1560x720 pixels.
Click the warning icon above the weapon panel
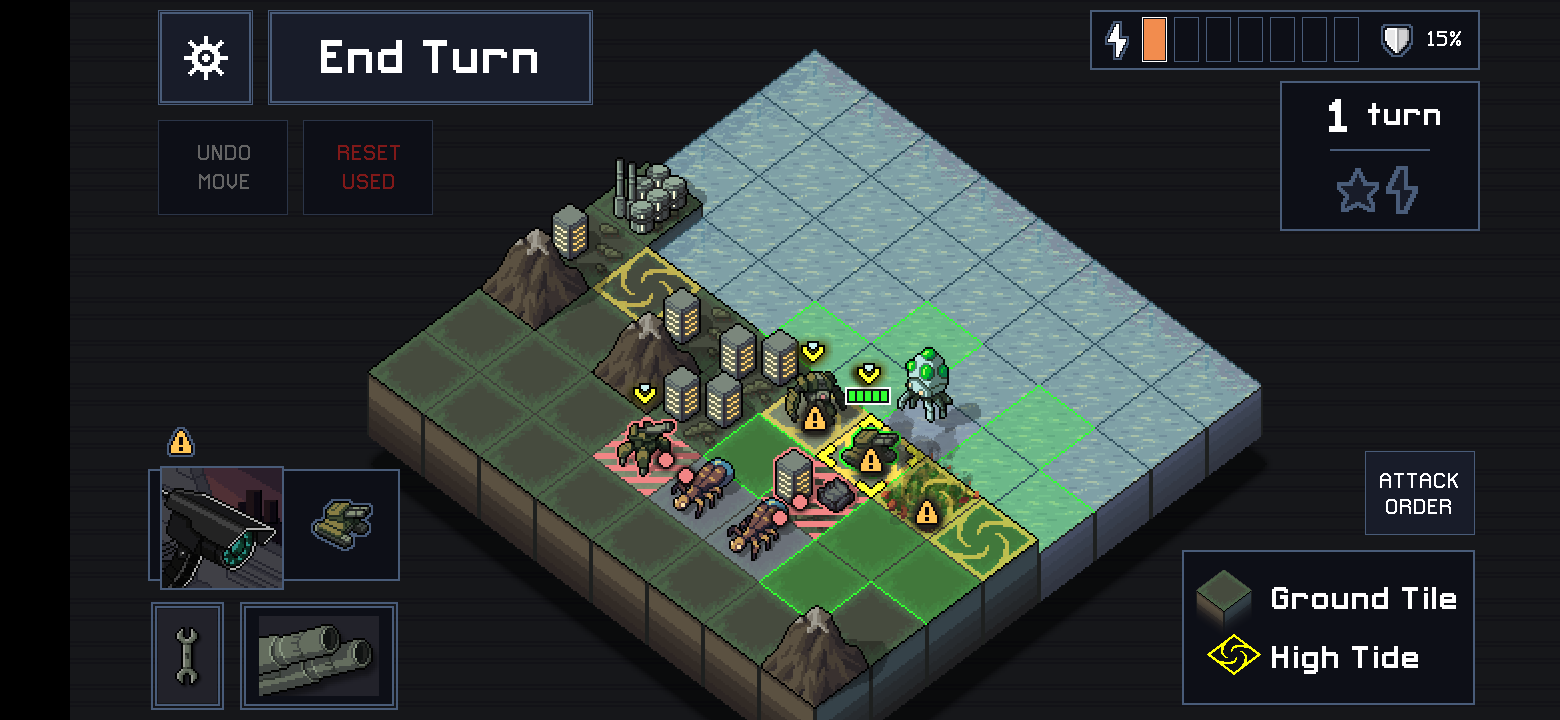click(181, 443)
